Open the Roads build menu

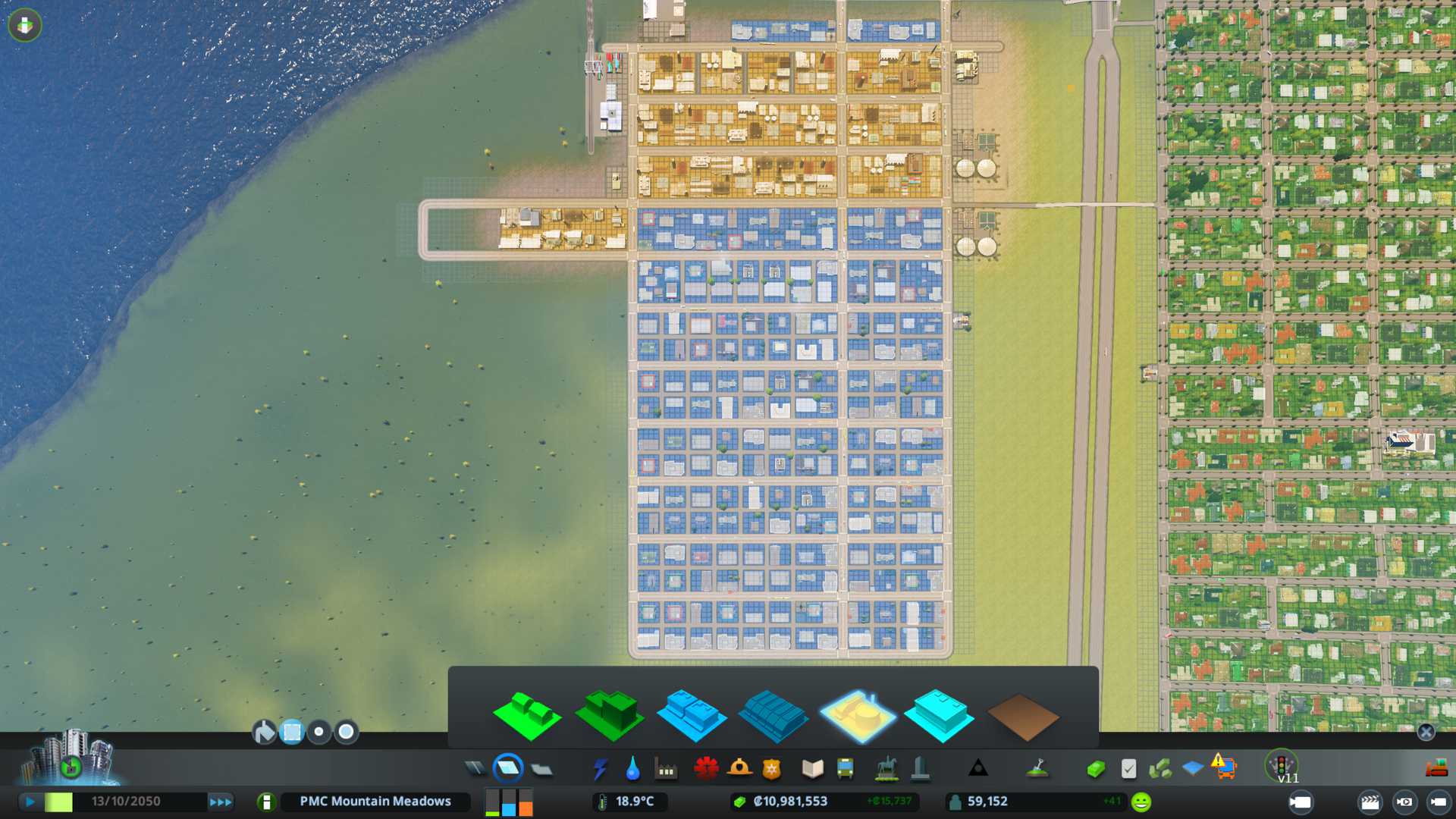475,769
